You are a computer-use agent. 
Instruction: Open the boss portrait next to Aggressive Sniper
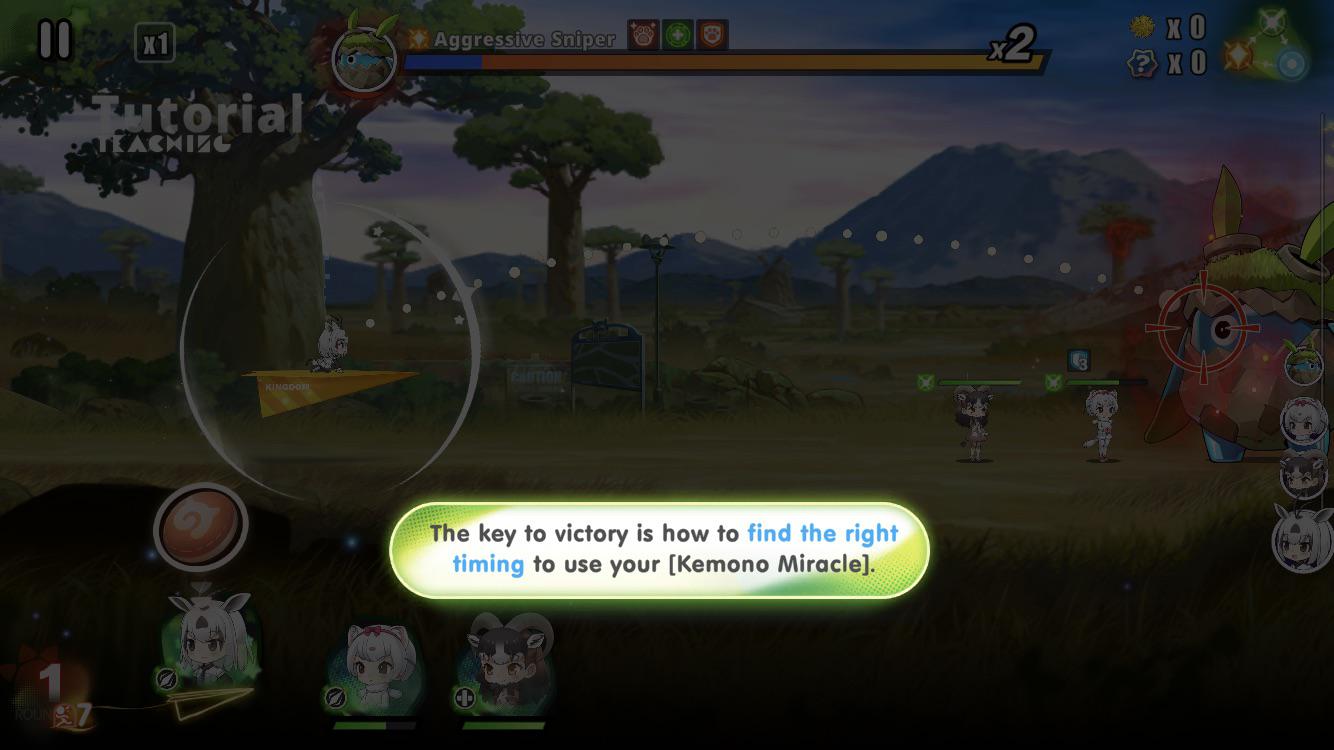point(363,57)
